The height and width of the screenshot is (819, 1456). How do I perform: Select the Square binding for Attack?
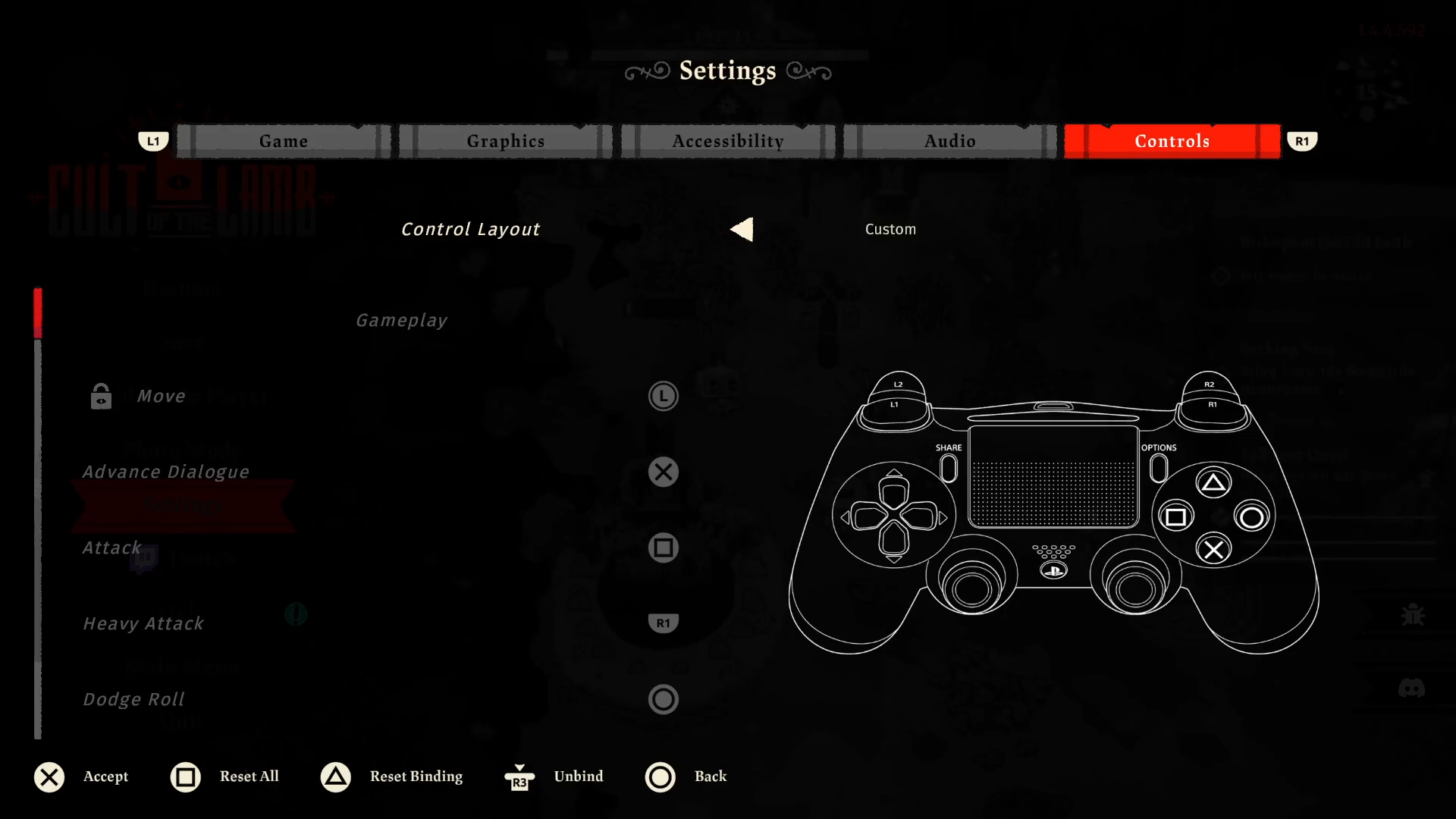(664, 548)
